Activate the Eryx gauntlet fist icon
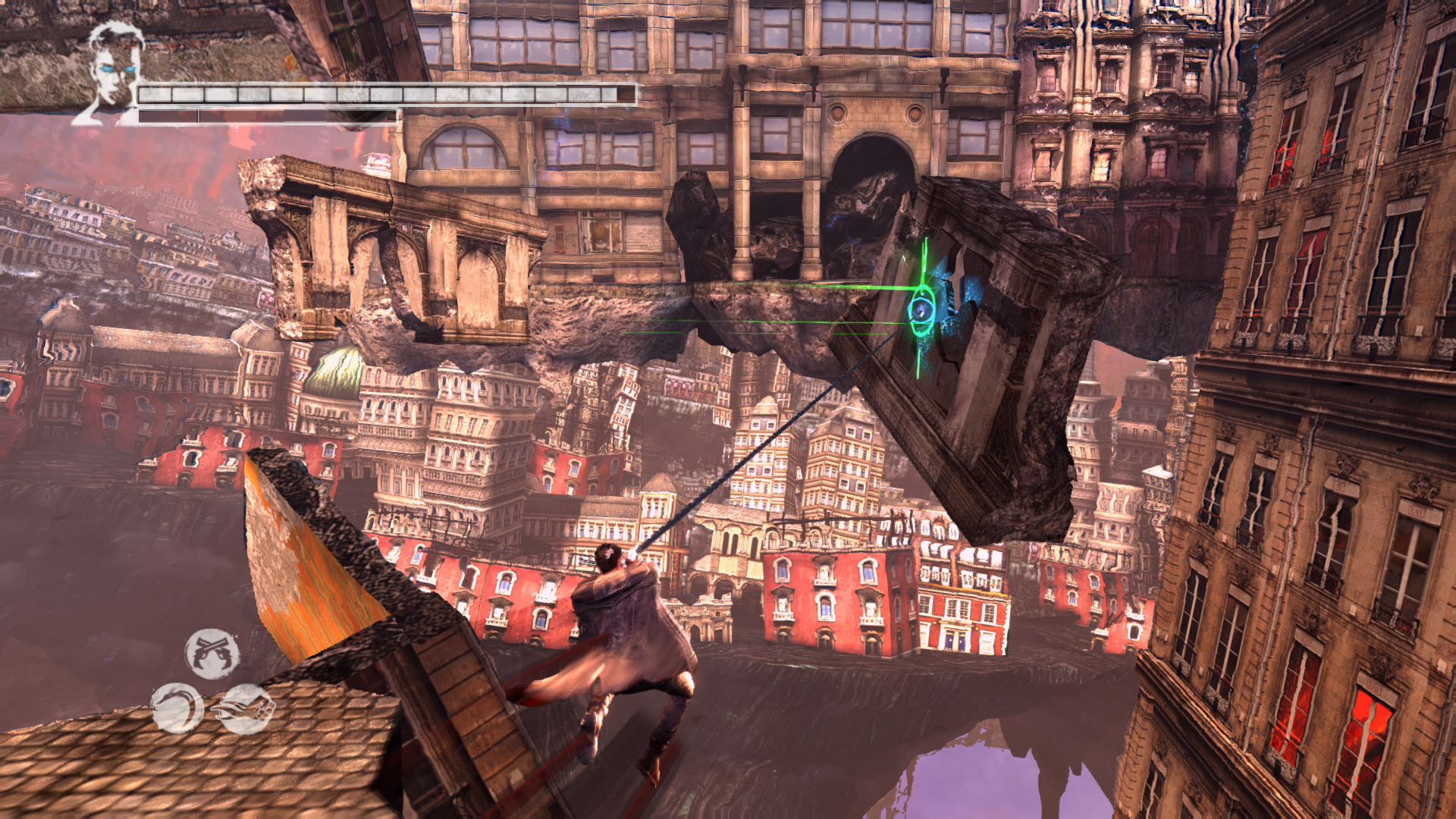The width and height of the screenshot is (1456, 819). pyautogui.click(x=245, y=708)
